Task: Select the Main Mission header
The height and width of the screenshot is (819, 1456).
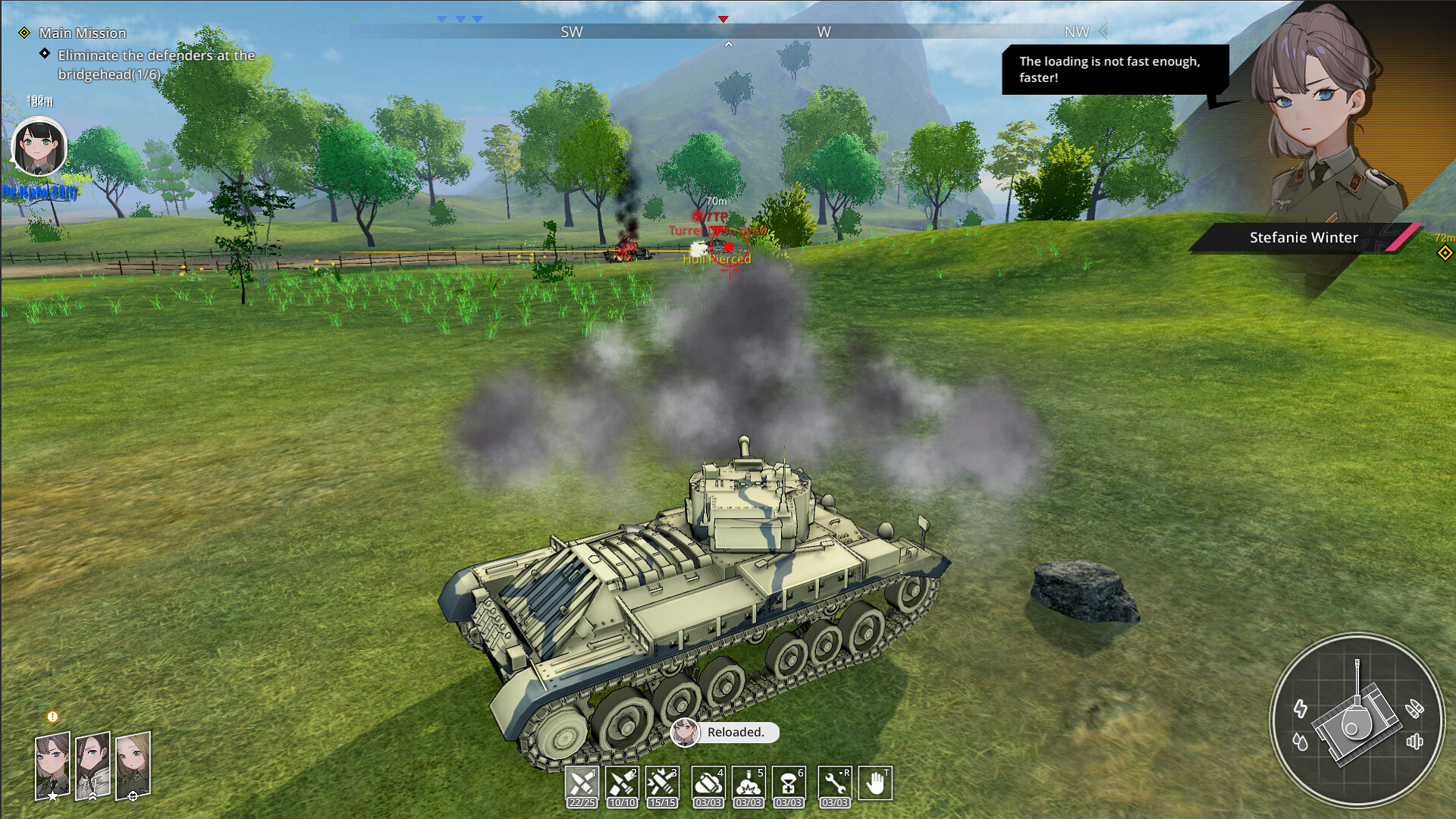Action: pyautogui.click(x=83, y=33)
